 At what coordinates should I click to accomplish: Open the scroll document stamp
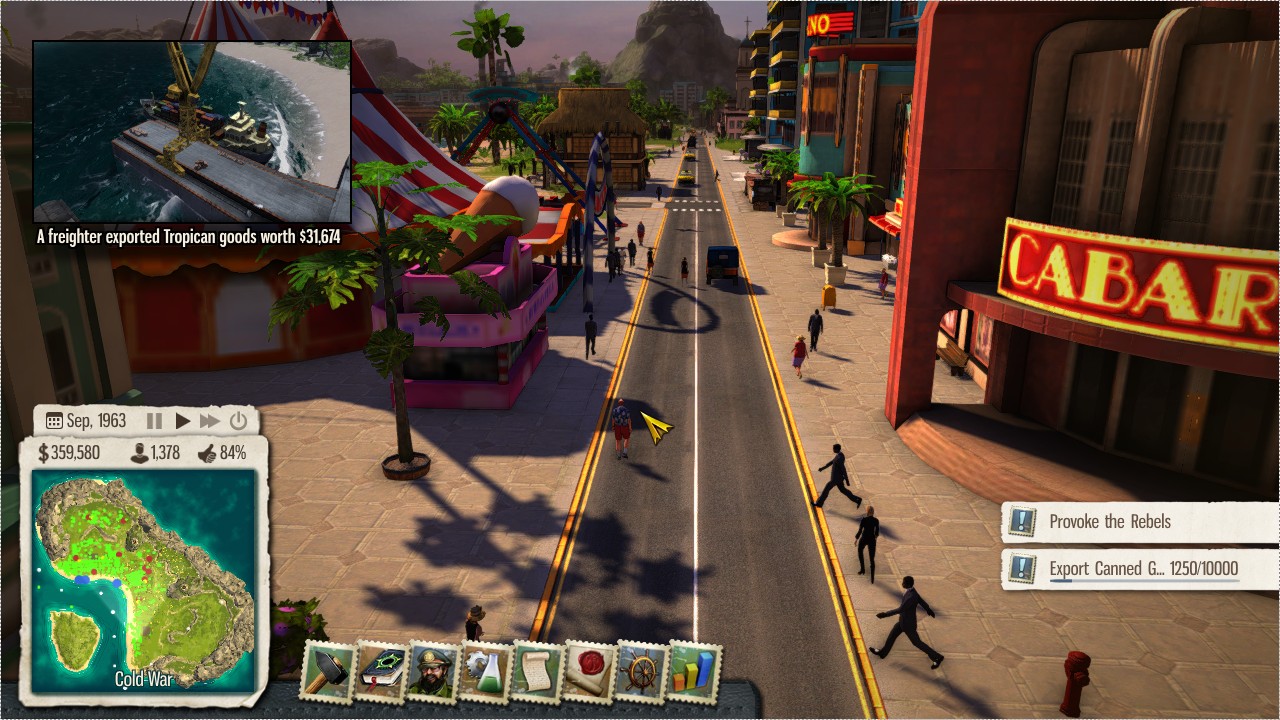click(538, 671)
